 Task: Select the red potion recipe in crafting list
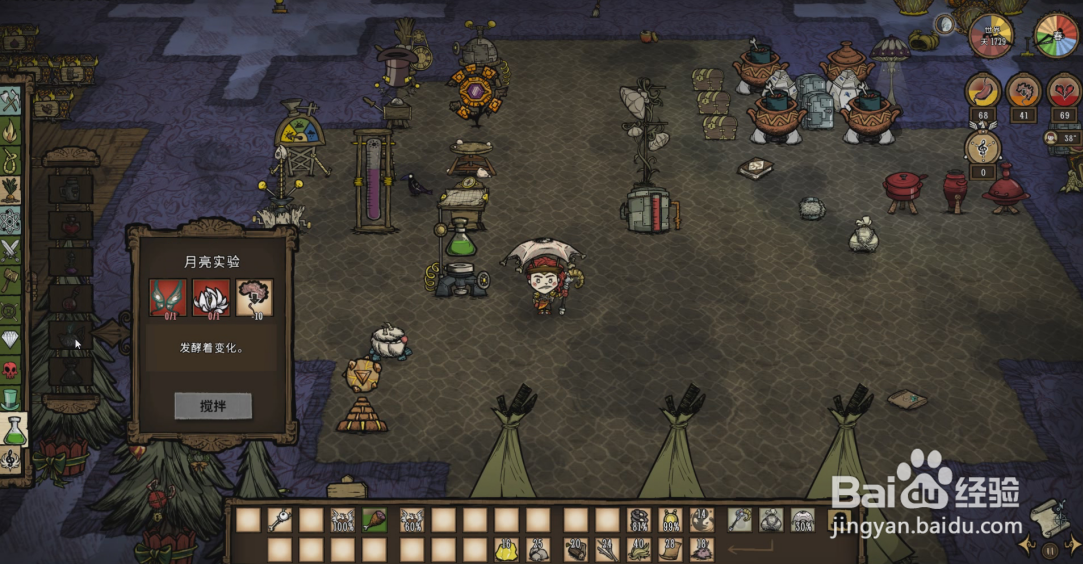coord(71,226)
